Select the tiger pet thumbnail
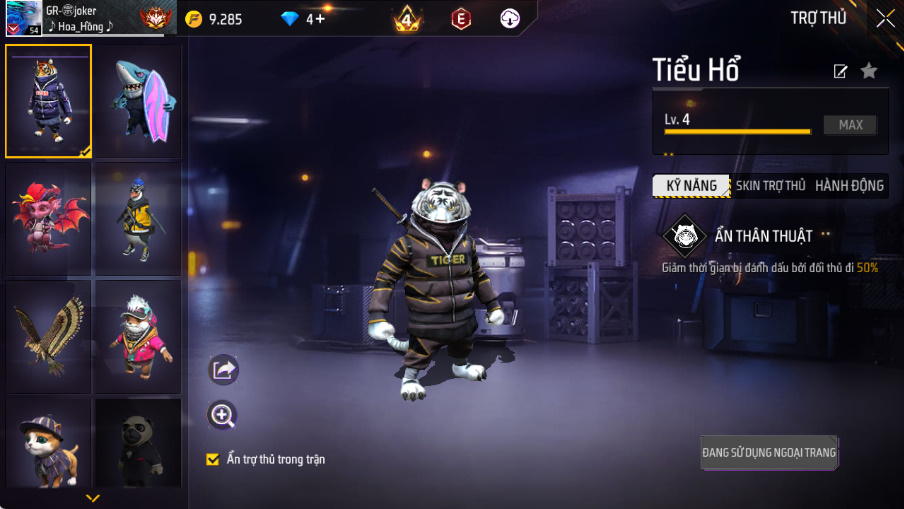Screen dimensions: 904x509 pyautogui.click(x=48, y=101)
